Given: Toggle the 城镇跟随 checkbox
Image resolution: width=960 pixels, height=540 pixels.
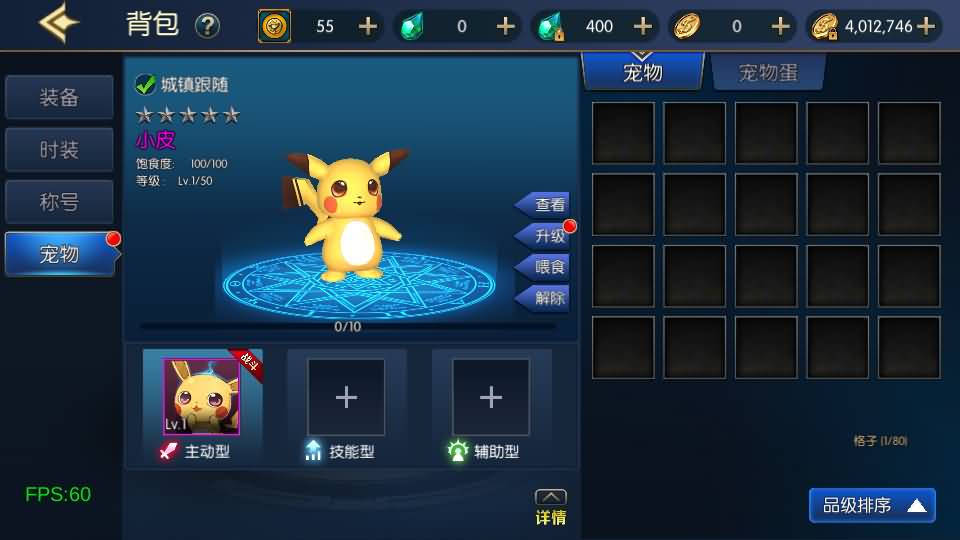Looking at the screenshot, I should pos(146,86).
